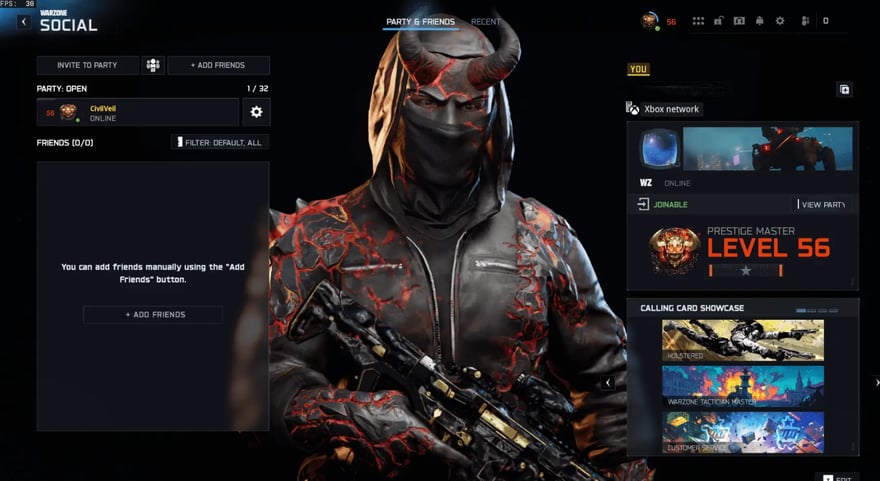Choose View Party on the player card
The image size is (880, 481).
(x=824, y=205)
